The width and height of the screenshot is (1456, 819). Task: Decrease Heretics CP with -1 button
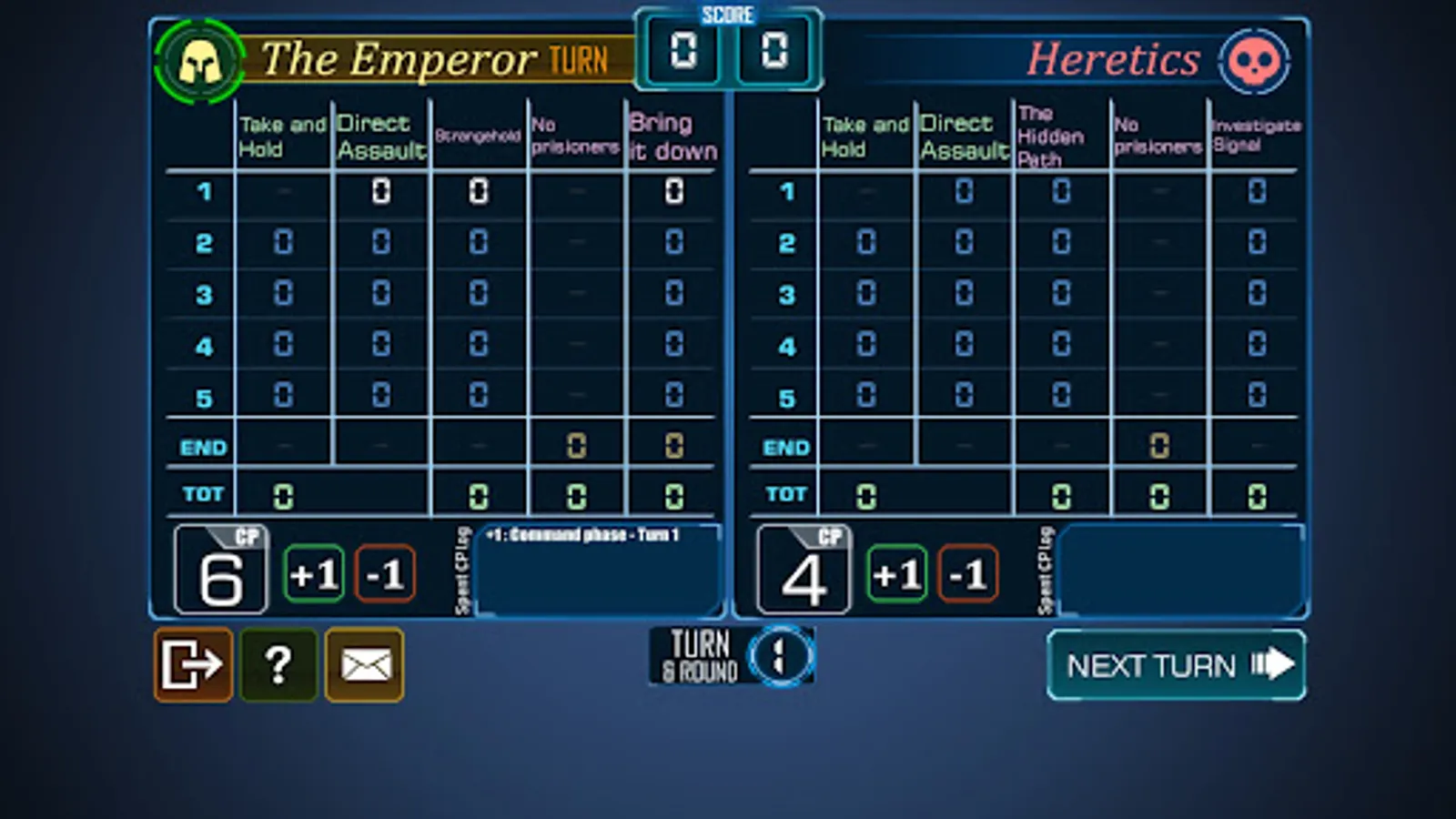[x=967, y=574]
